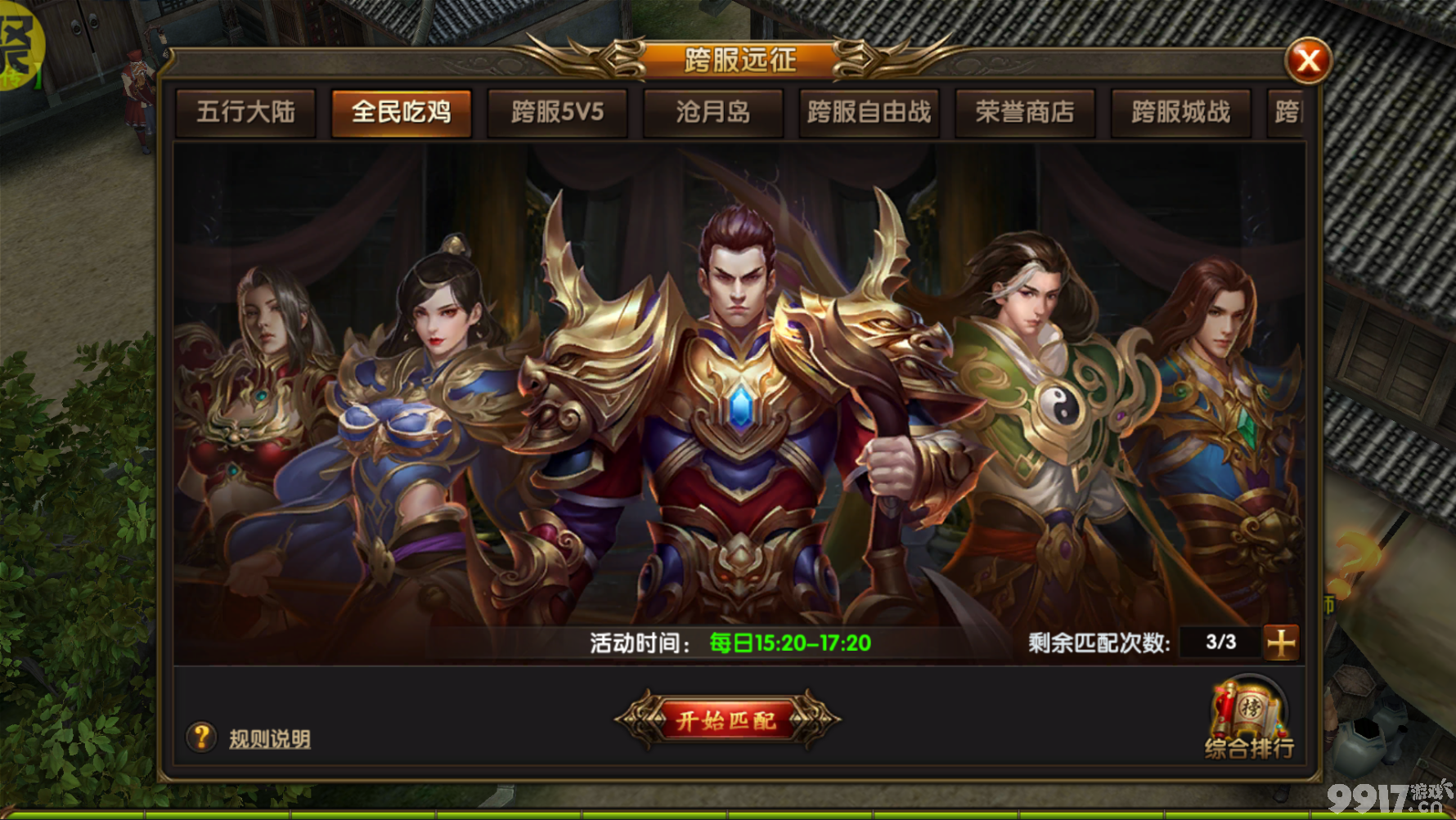
Task: Select the 跨服城战 tab
Action: [x=1180, y=113]
